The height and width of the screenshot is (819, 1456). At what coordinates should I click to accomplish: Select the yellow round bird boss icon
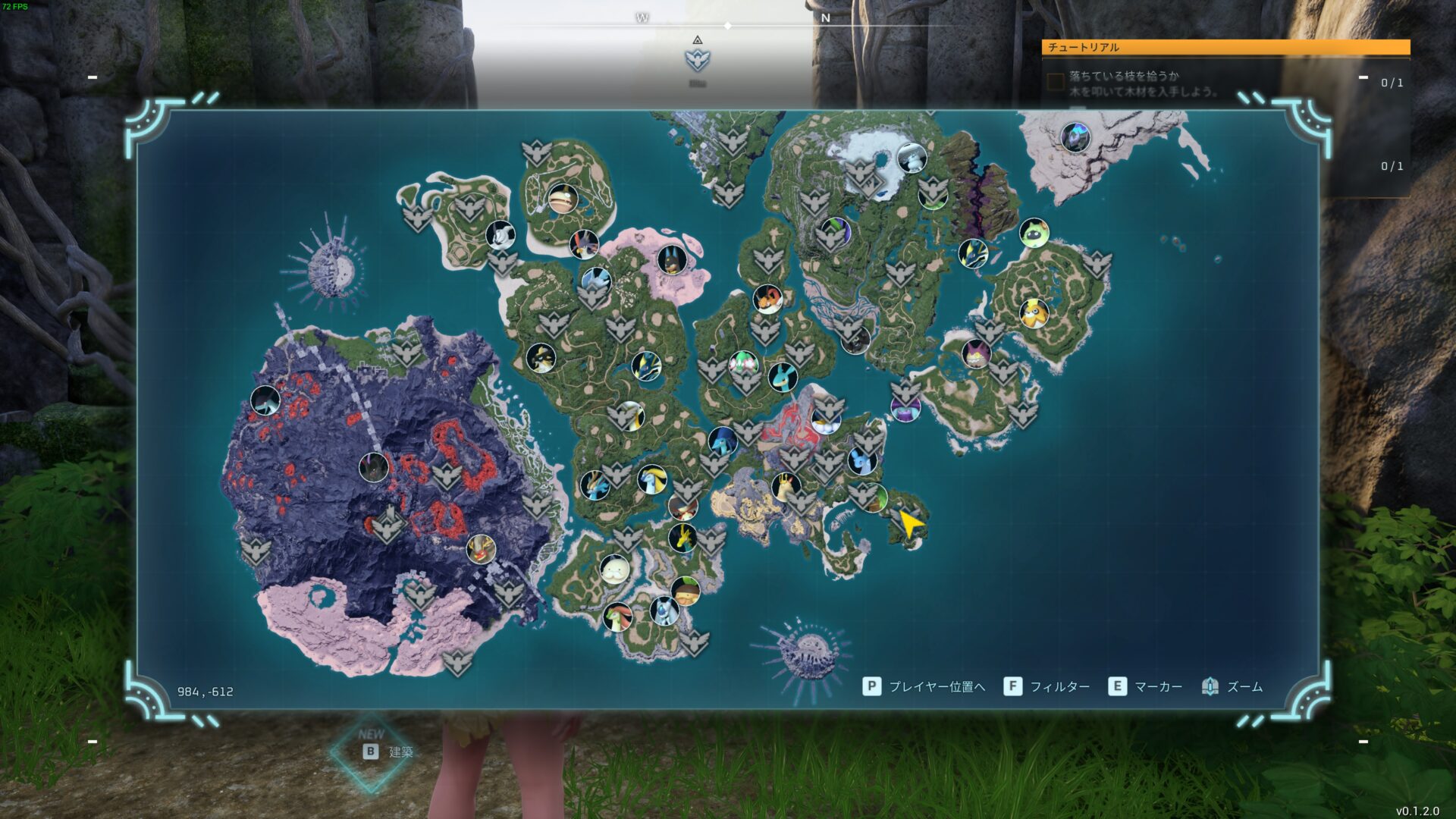(x=1034, y=313)
